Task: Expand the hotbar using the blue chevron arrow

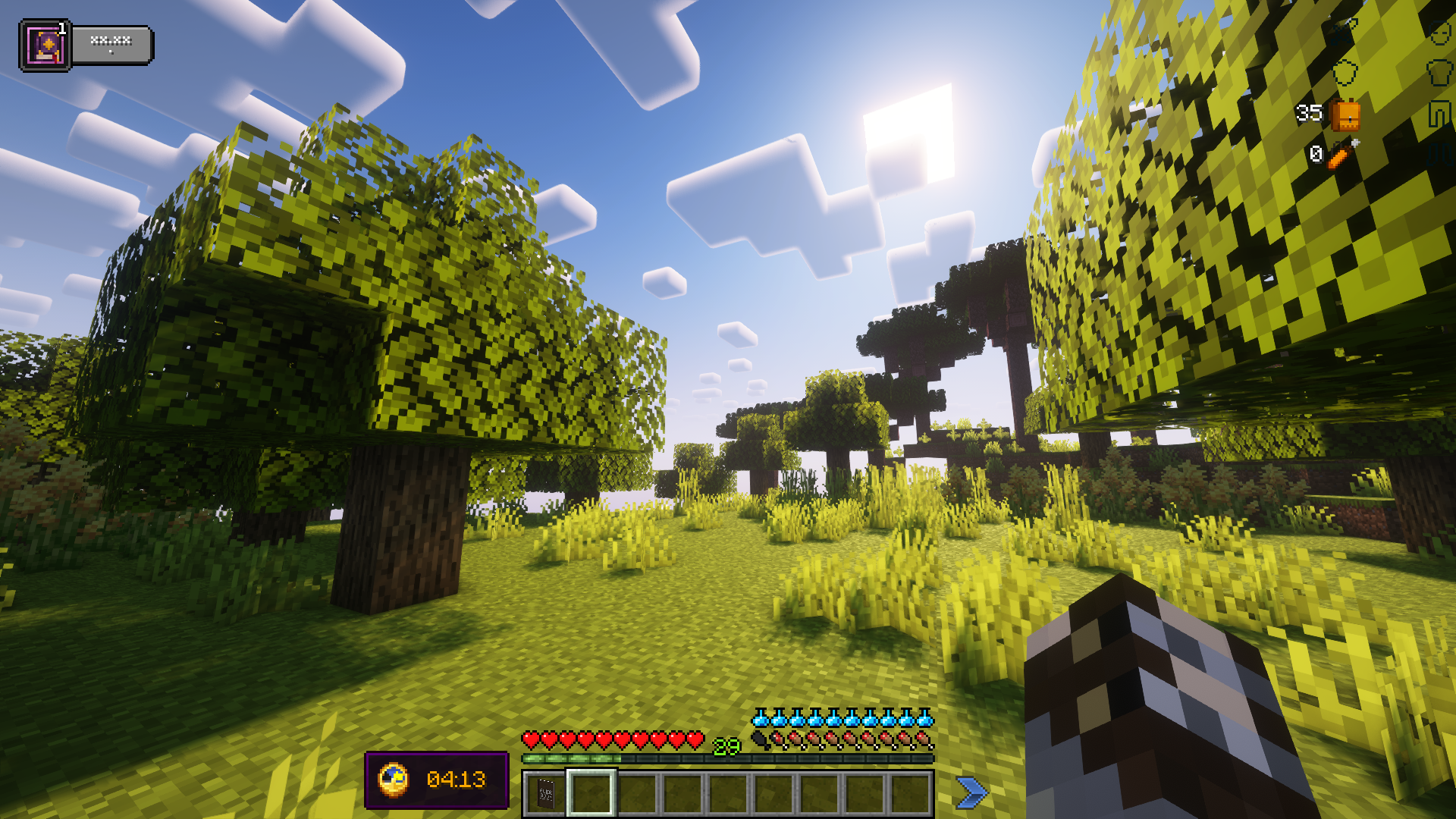Action: click(973, 789)
